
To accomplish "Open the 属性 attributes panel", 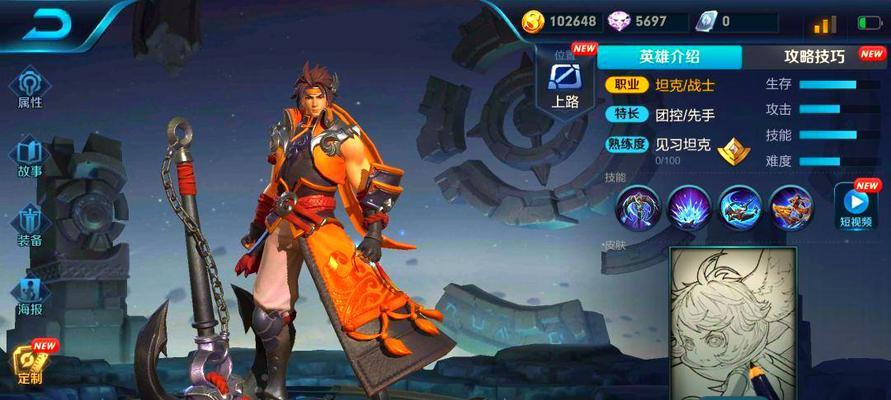I will [30, 87].
